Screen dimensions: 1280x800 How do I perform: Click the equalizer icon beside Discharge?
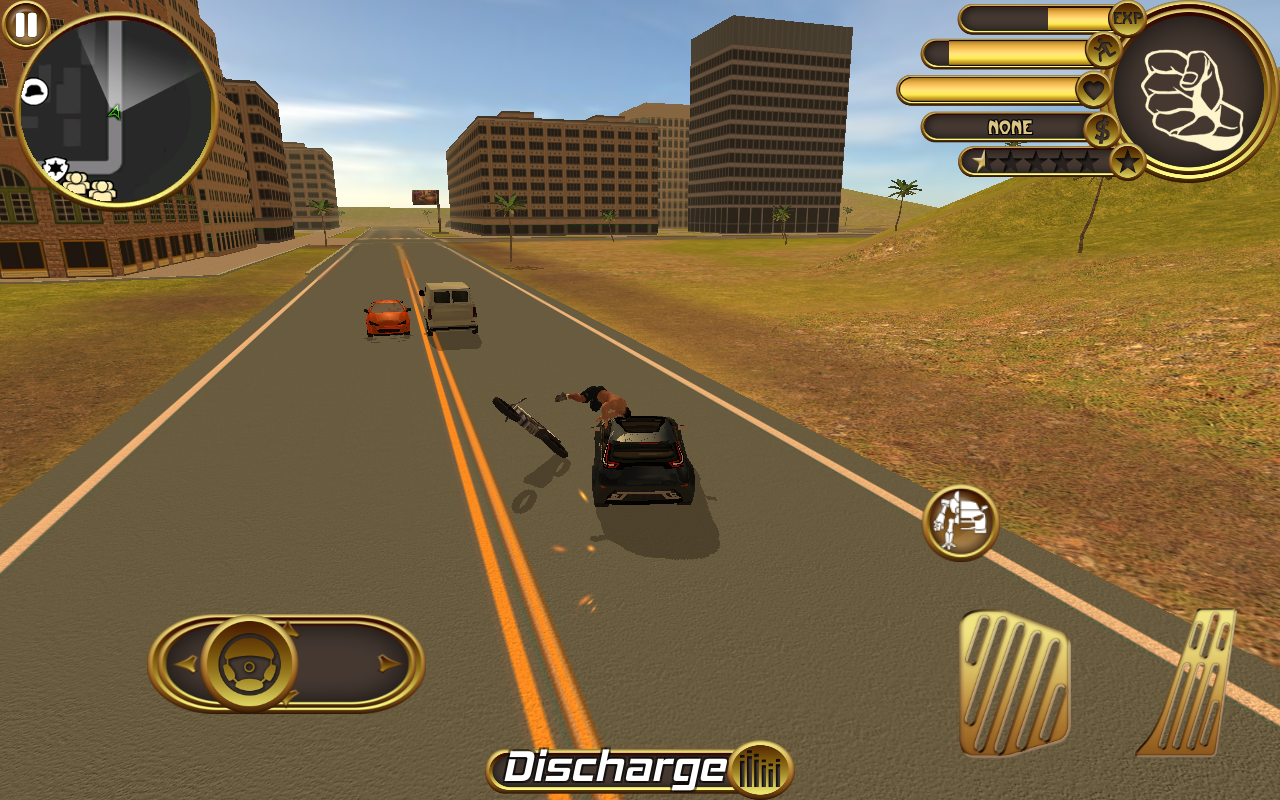click(760, 770)
